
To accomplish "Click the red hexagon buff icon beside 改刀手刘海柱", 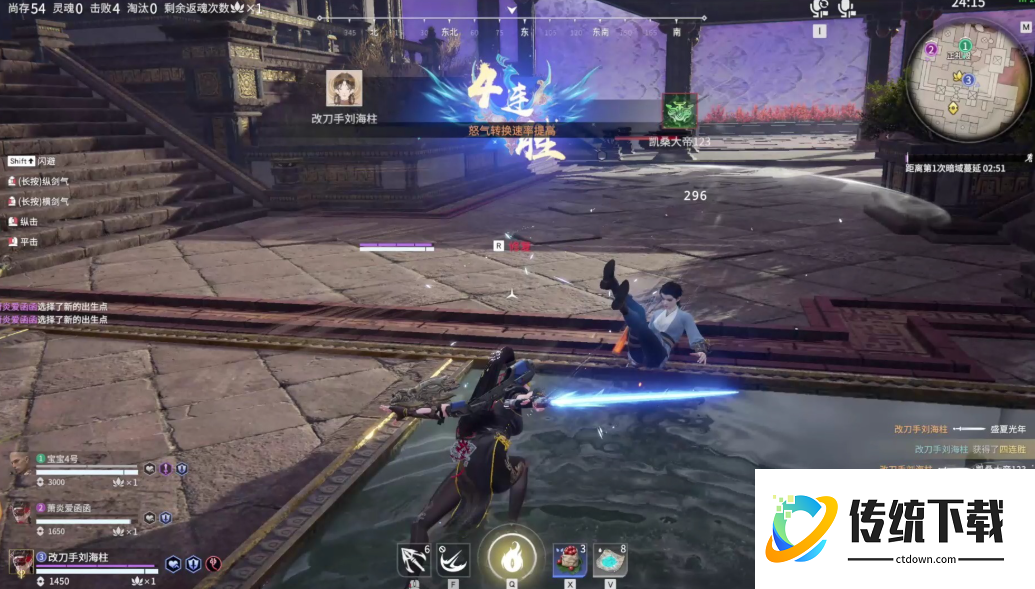I will (213, 564).
